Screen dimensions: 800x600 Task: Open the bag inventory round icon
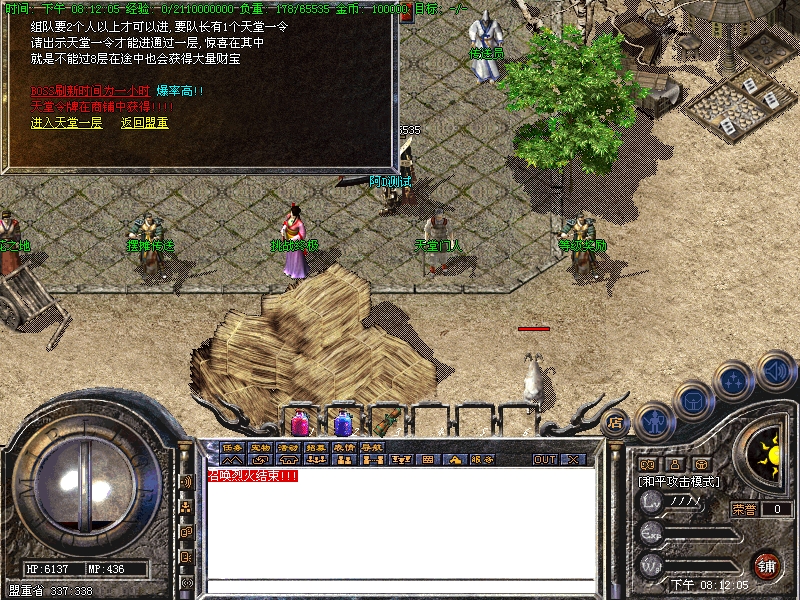(694, 400)
